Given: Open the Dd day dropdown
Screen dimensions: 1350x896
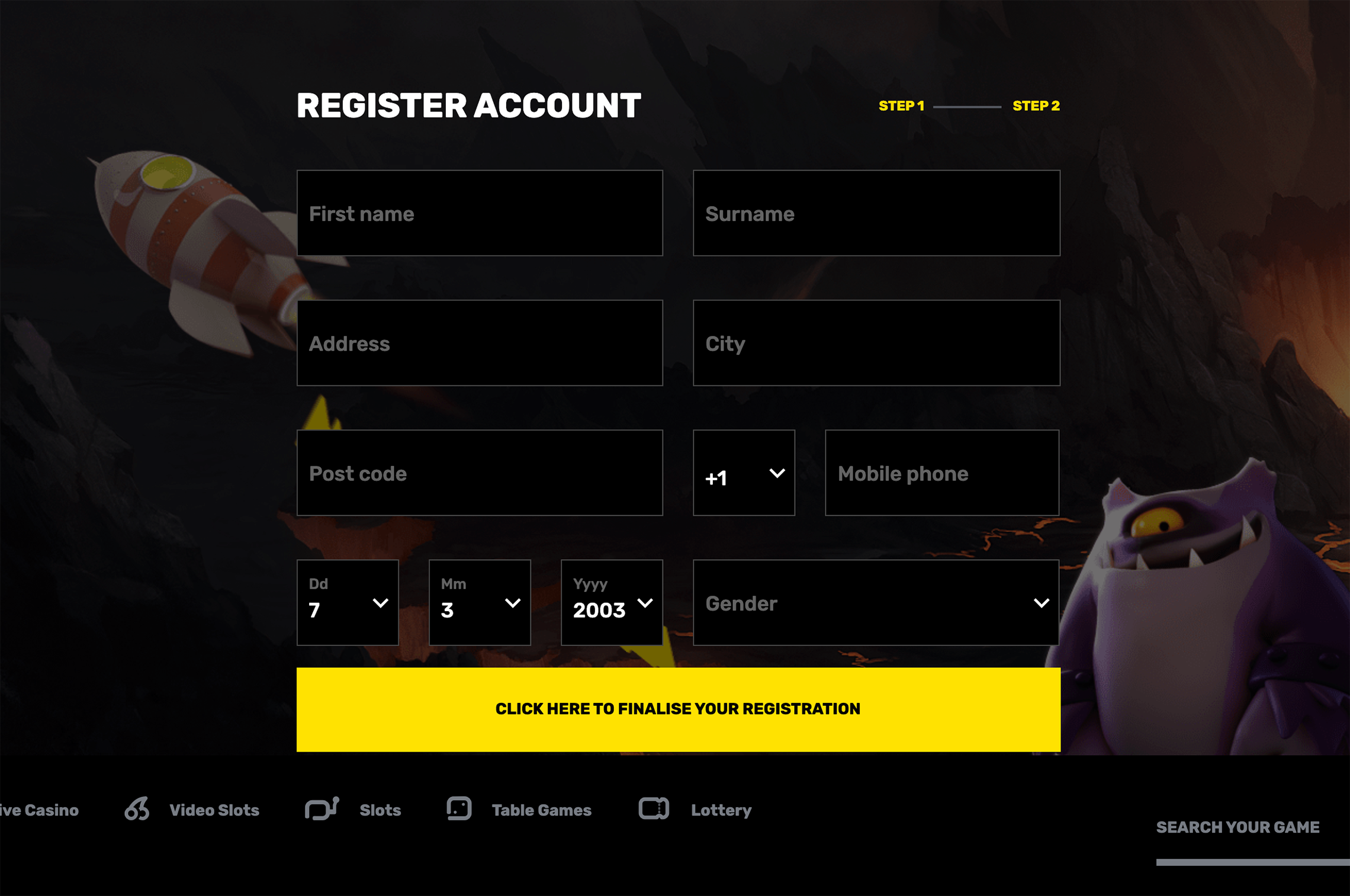Looking at the screenshot, I should pos(348,602).
